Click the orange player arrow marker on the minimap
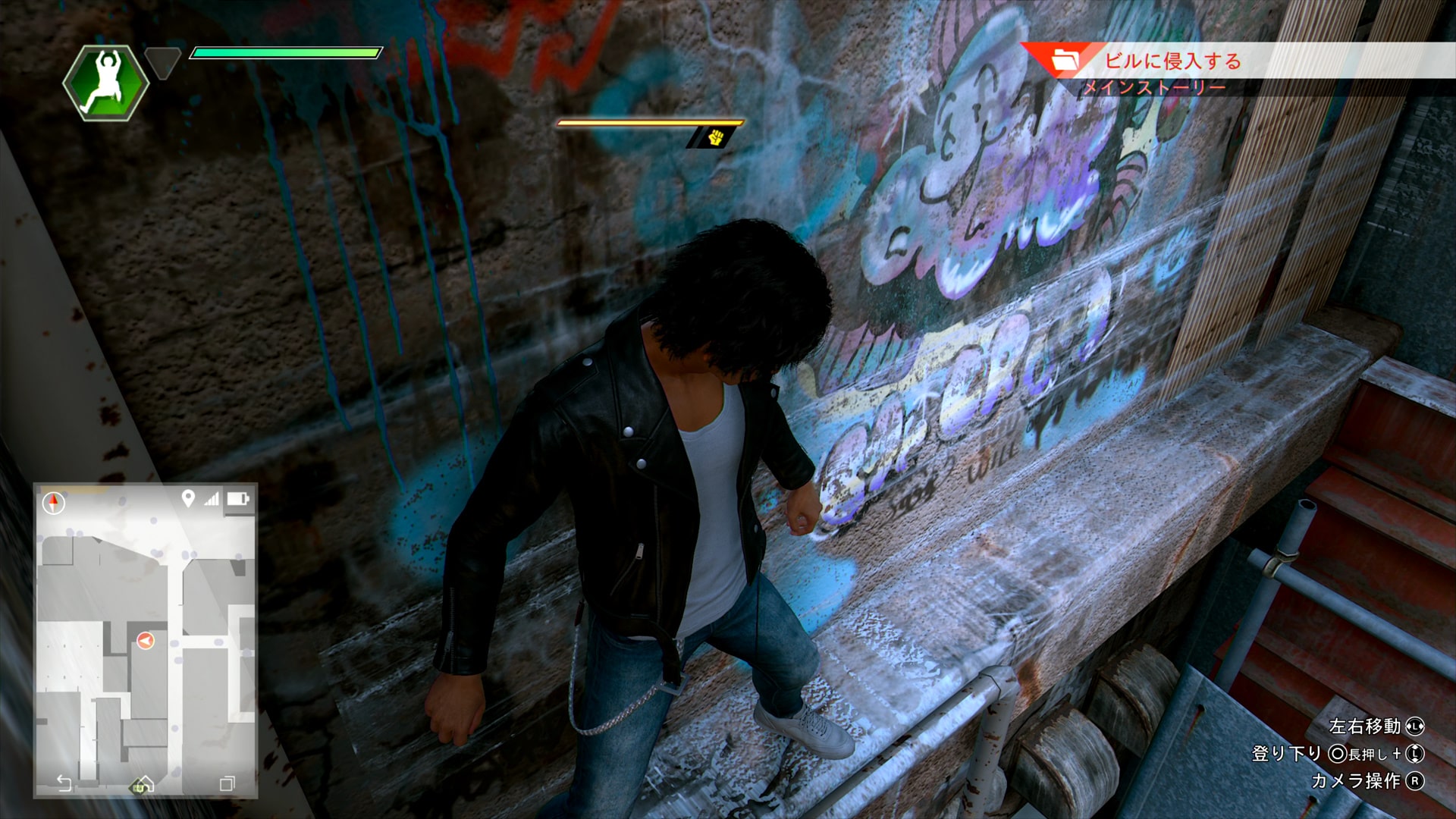The width and height of the screenshot is (1456, 819). pyautogui.click(x=145, y=641)
